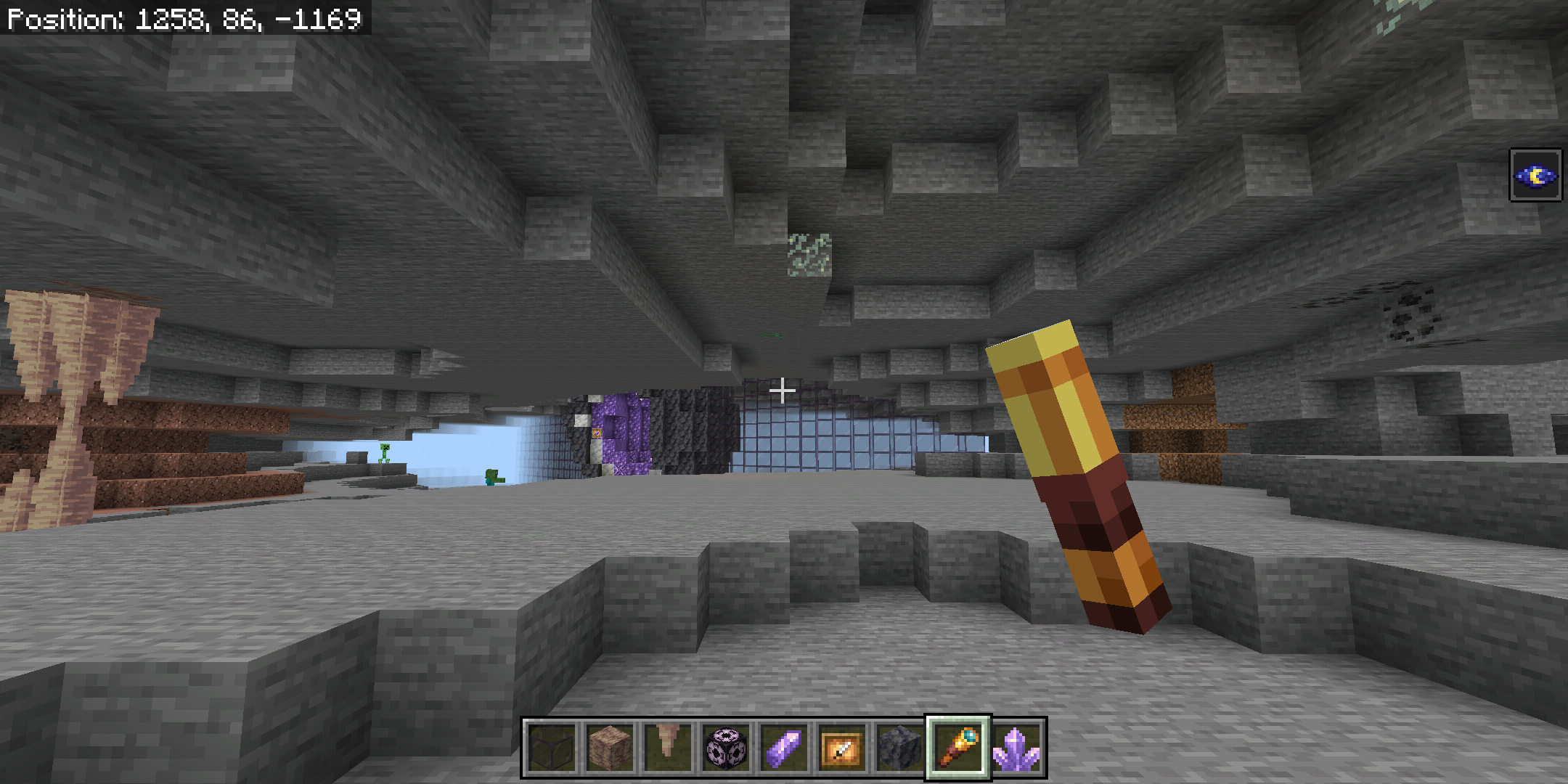Select the amethyst cluster hotbar slot

point(1016,748)
